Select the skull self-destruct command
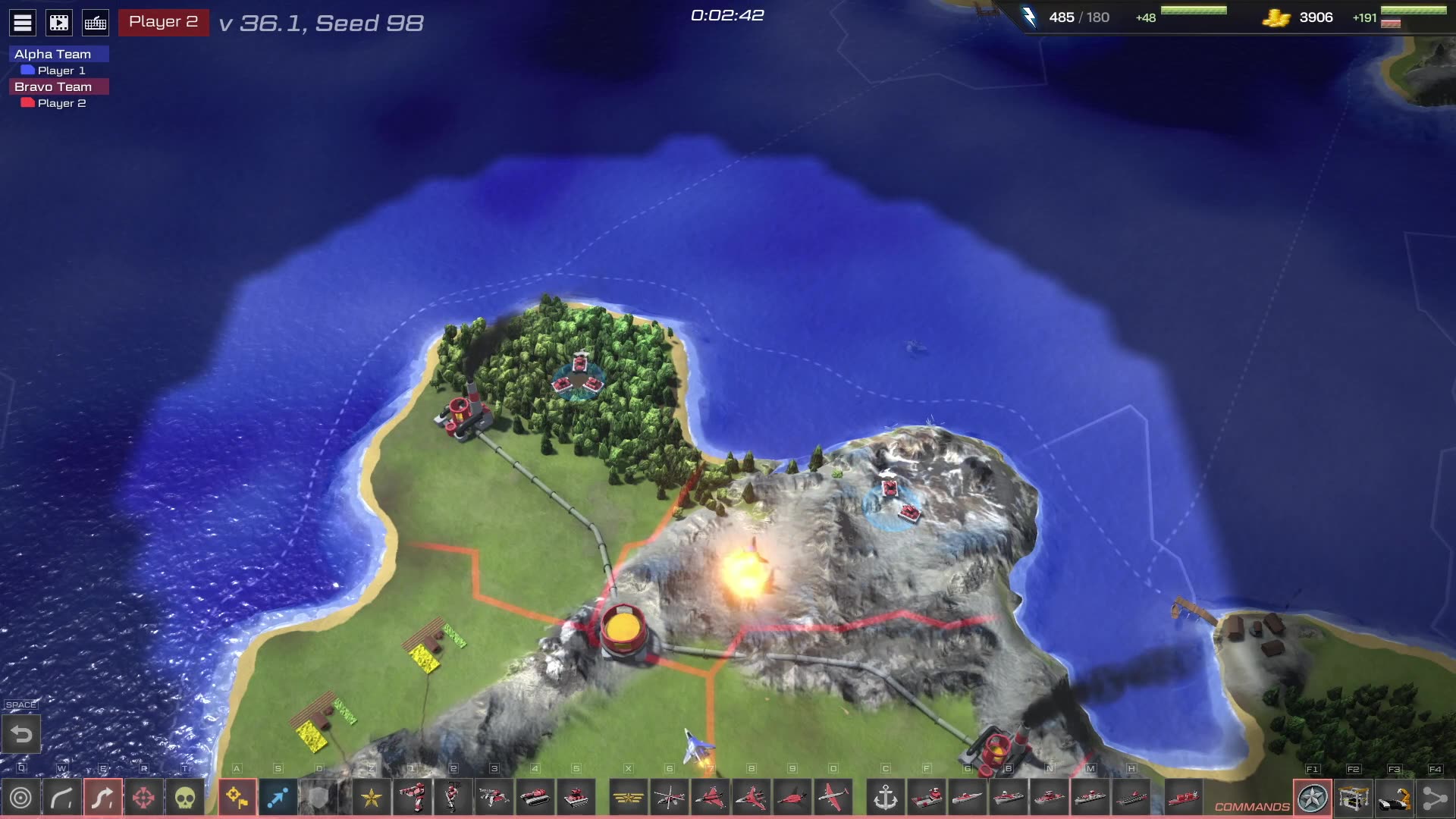 185,798
